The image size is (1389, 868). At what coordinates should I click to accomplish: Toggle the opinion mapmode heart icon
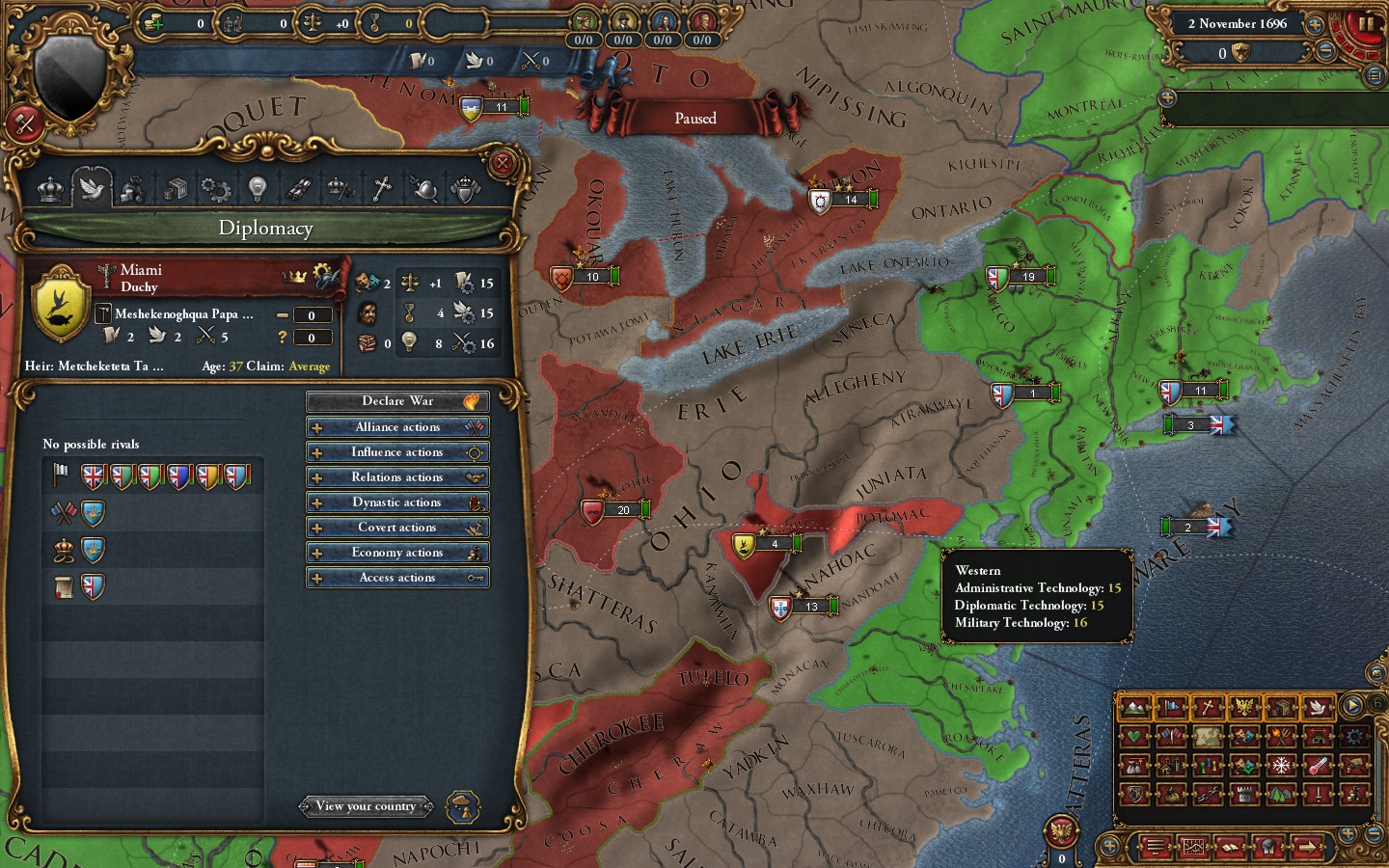[x=1135, y=738]
